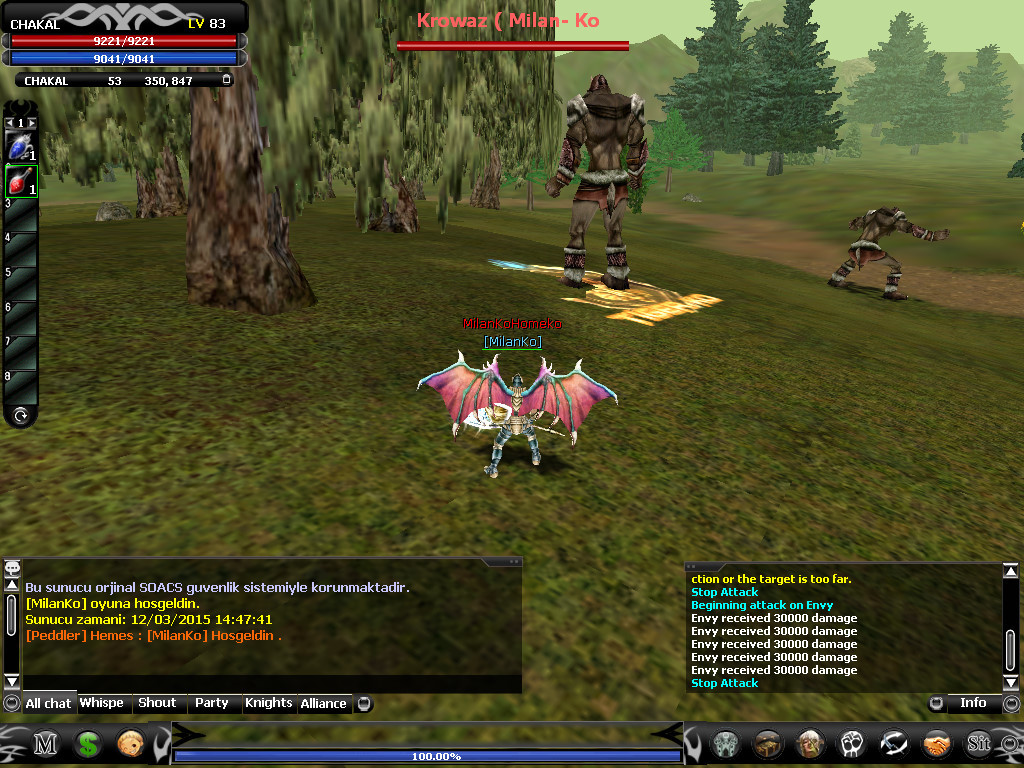Viewport: 1024px width, 768px height.
Task: Select the Shout chat tab
Action: point(157,703)
